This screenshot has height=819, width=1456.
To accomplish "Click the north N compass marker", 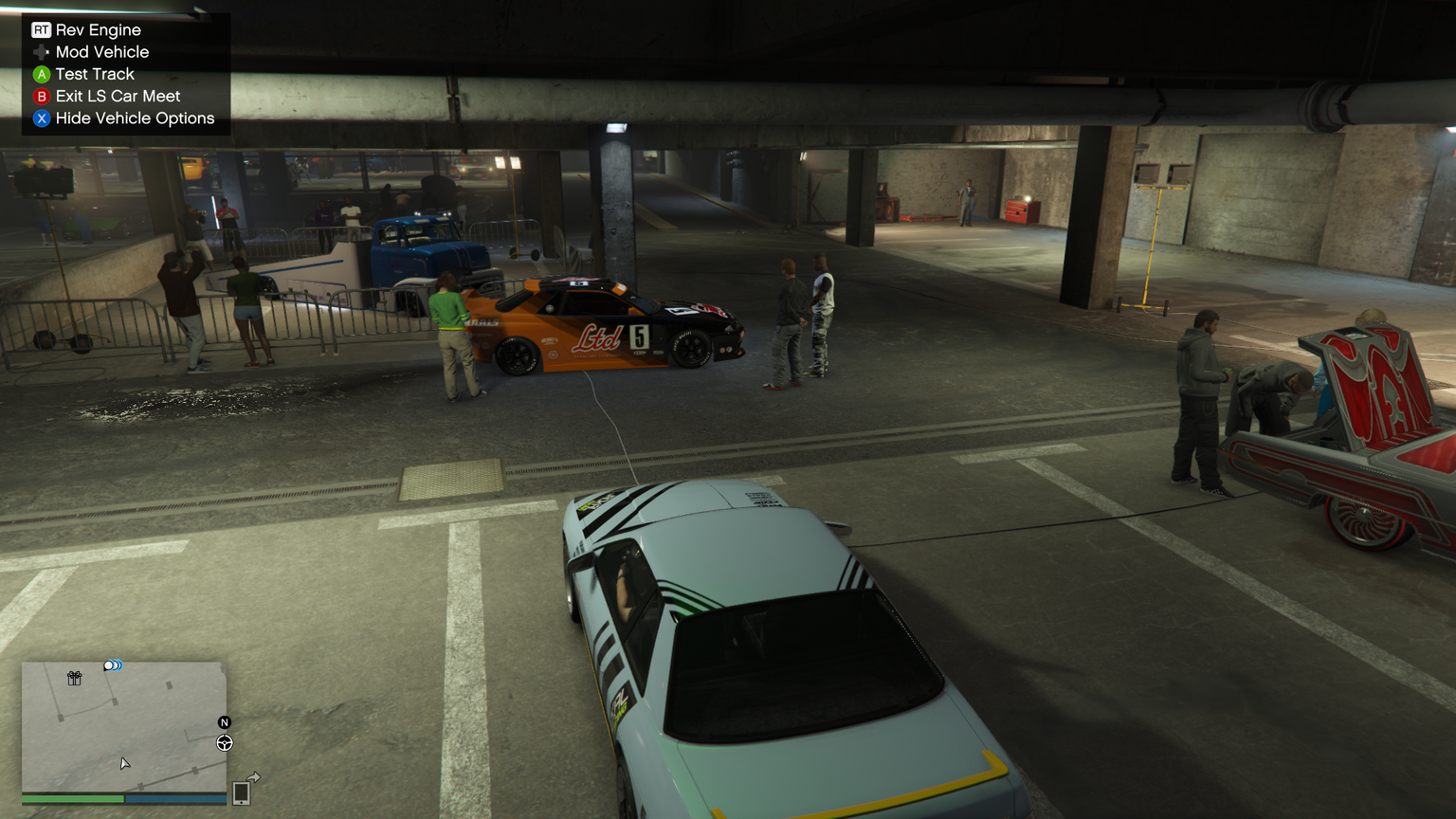I will click(225, 722).
